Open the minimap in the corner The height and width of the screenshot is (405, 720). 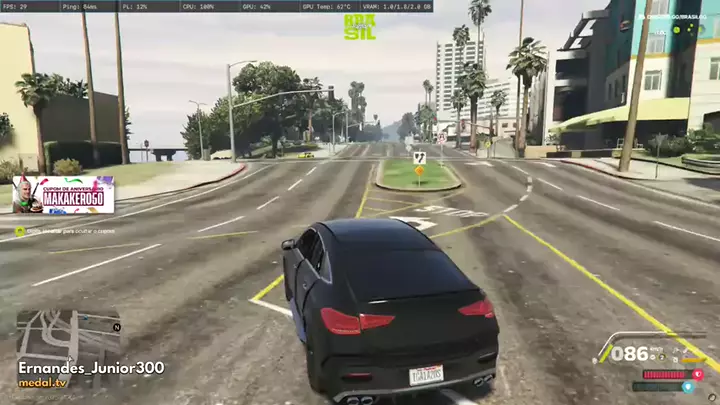tap(67, 335)
